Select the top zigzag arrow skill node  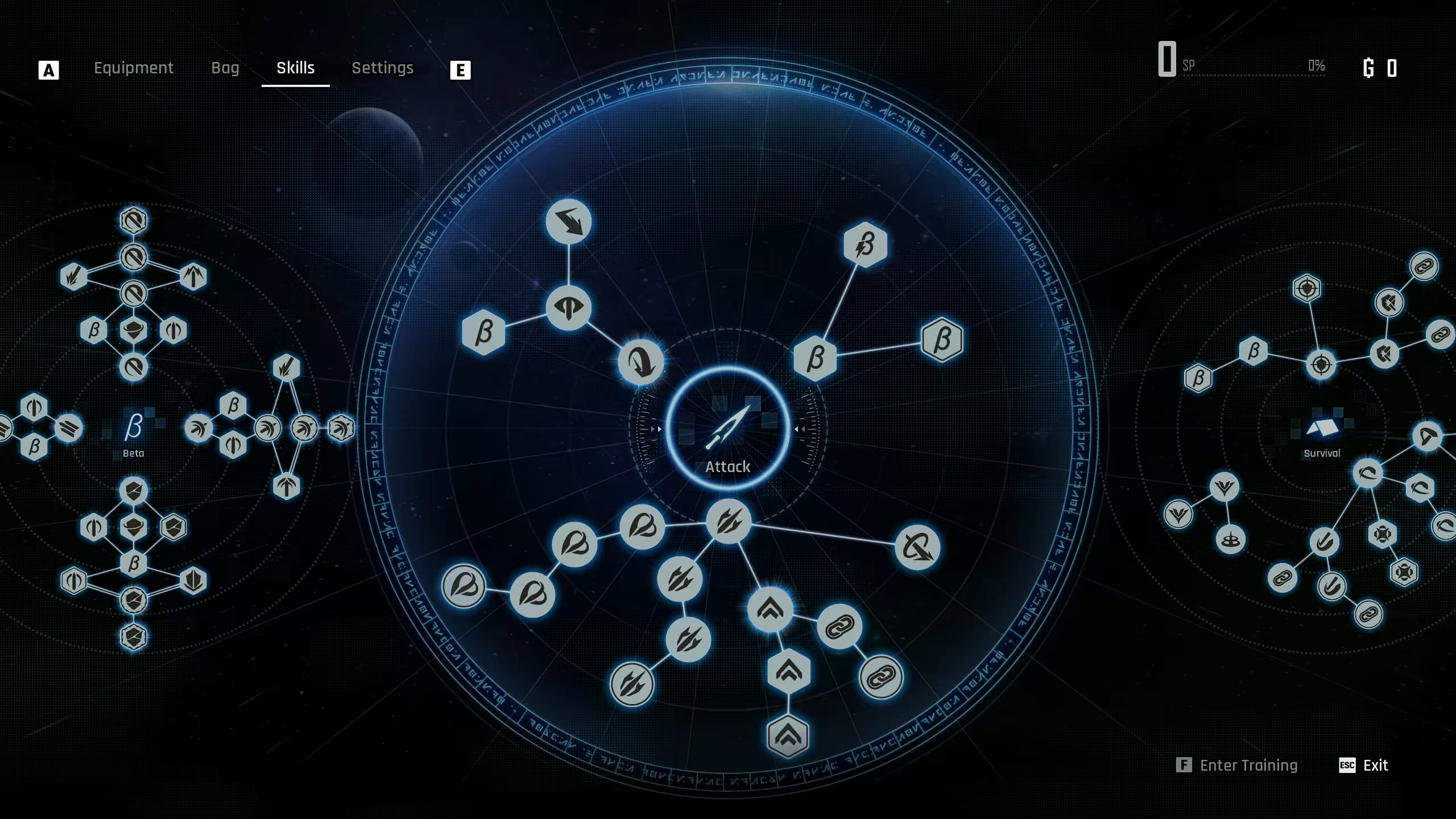(568, 222)
